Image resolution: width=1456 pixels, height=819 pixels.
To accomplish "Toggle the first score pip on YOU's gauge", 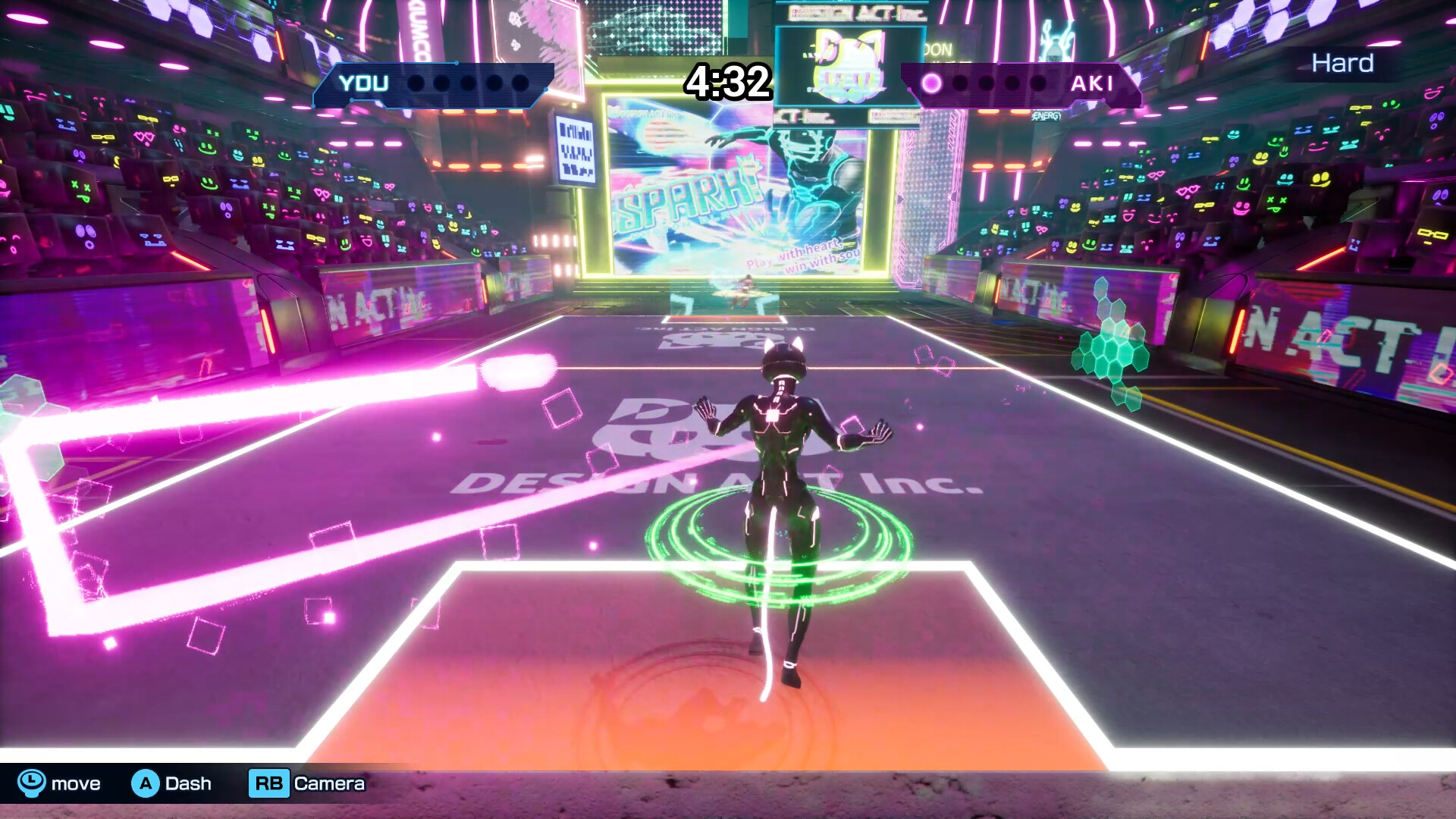I will [414, 85].
